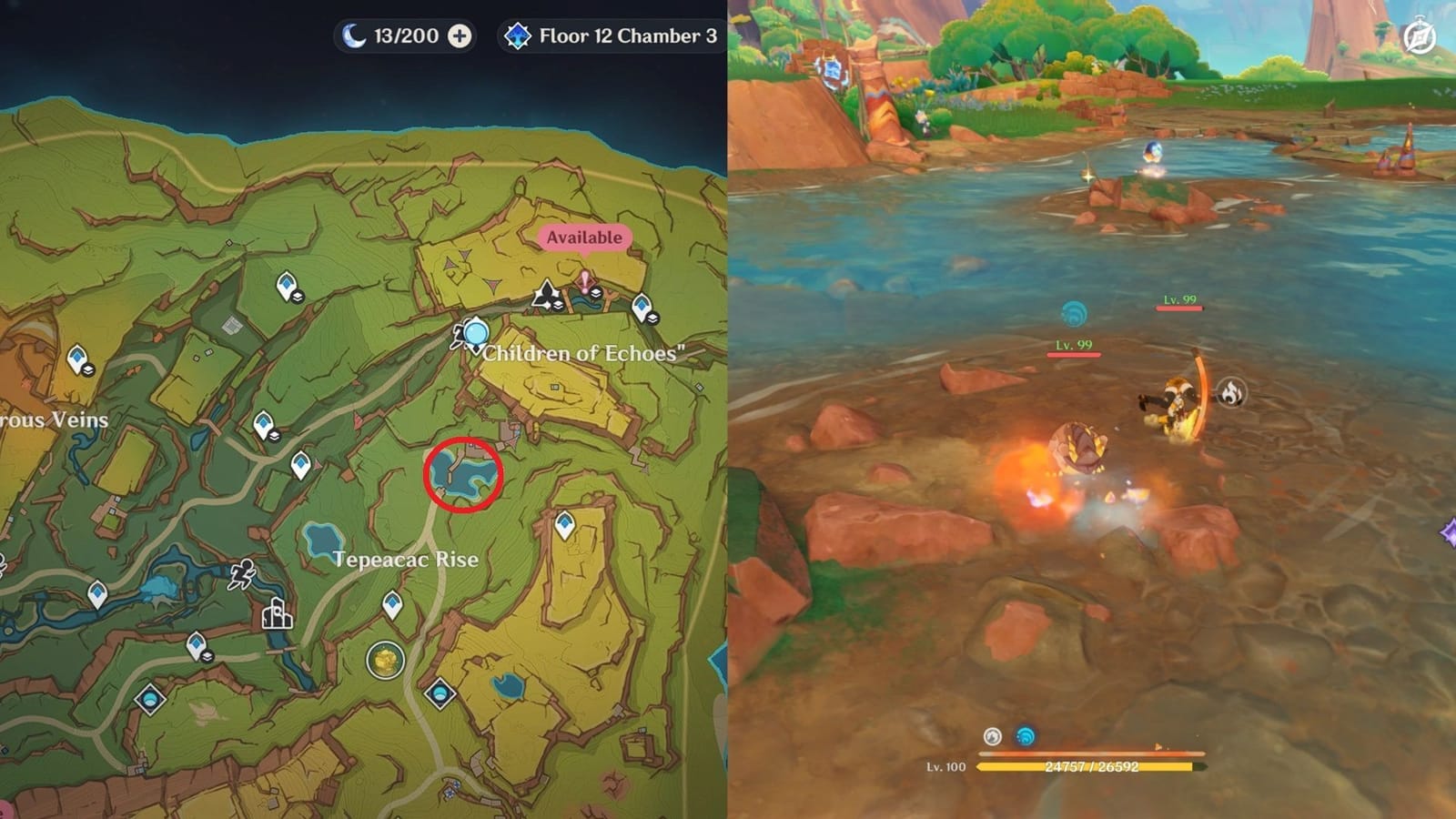1456x819 pixels.
Task: Select the golden circular marker near Tepeacac Rise
Action: [385, 658]
